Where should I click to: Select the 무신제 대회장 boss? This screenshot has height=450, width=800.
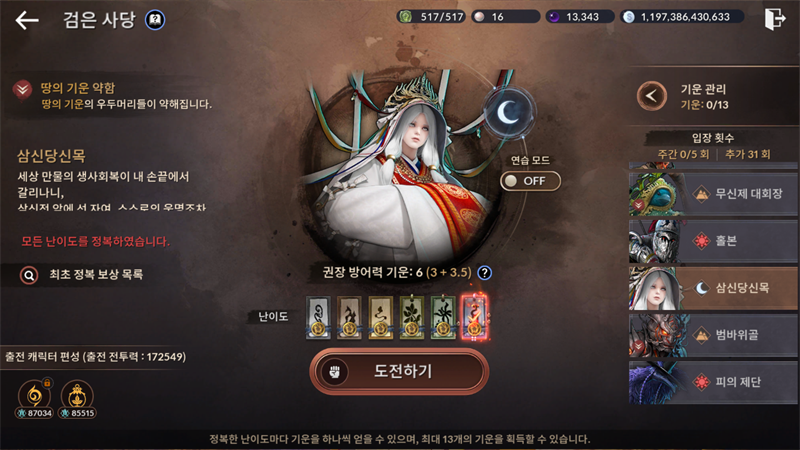[712, 192]
